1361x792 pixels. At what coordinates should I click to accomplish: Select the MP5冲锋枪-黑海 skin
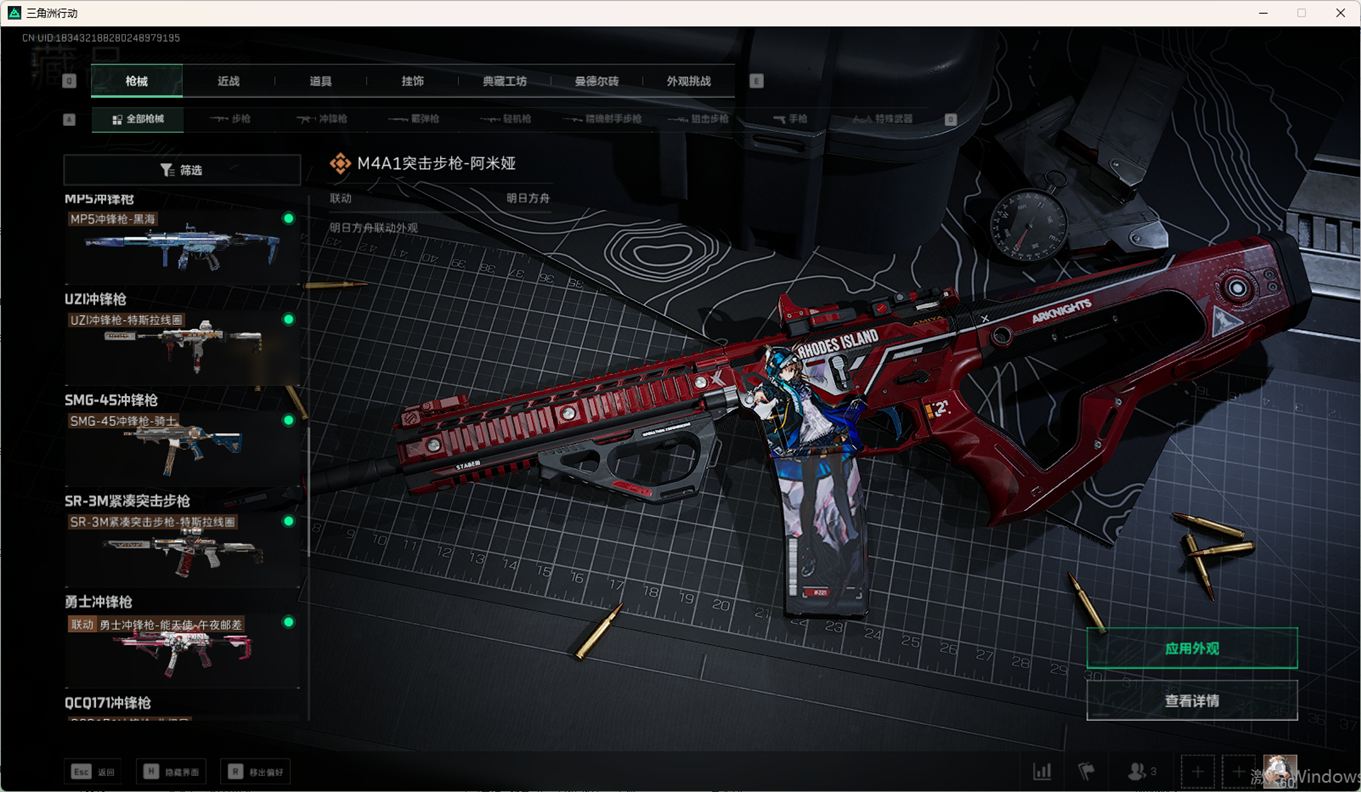(x=182, y=247)
